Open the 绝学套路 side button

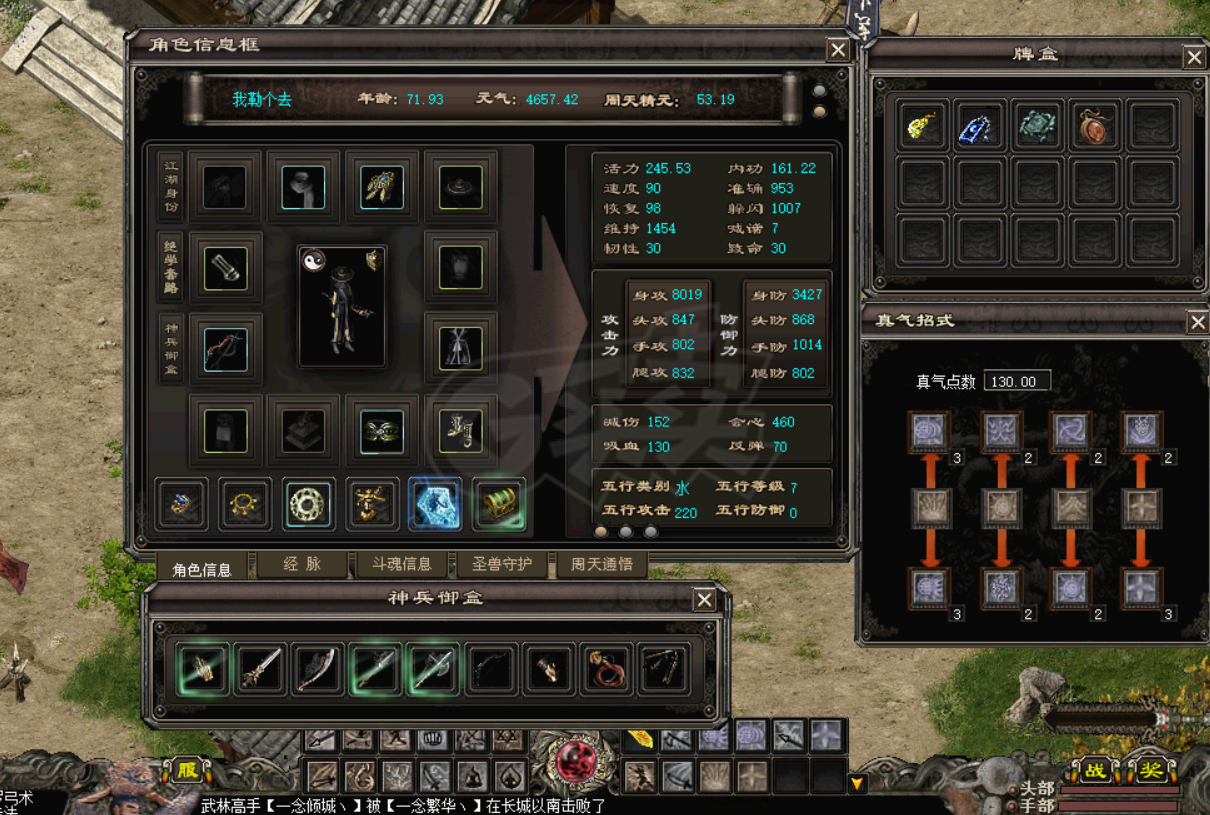click(x=171, y=267)
